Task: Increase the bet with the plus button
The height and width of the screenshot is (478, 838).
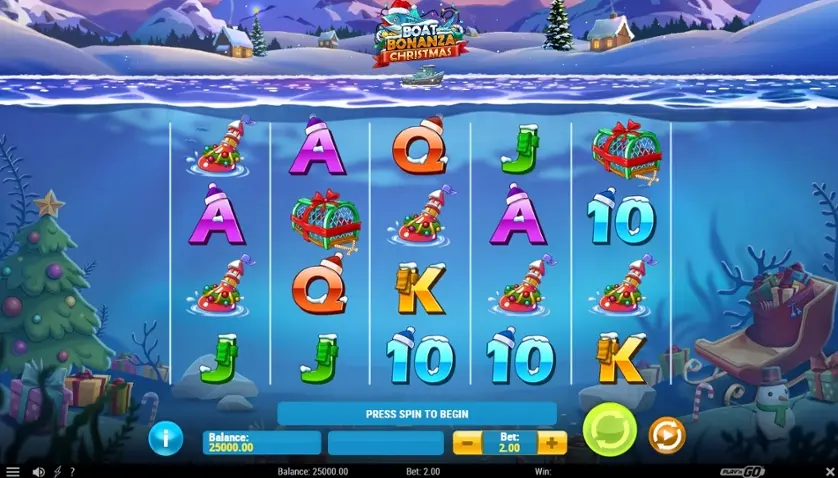Action: pos(552,442)
